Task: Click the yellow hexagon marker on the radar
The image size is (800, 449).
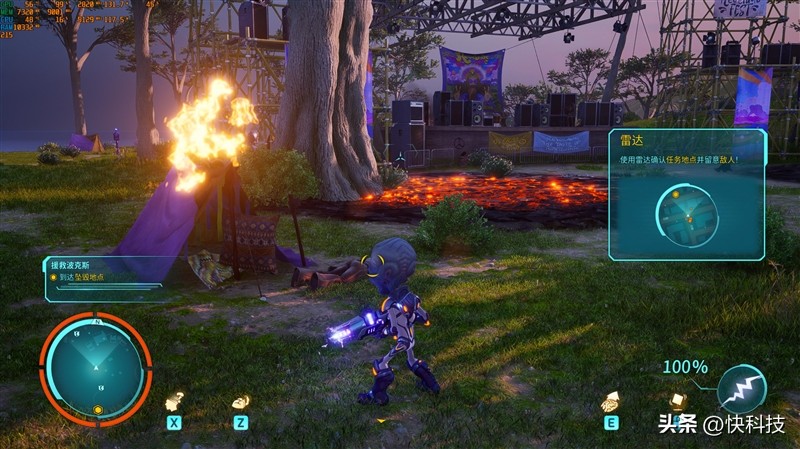Action: coord(98,409)
